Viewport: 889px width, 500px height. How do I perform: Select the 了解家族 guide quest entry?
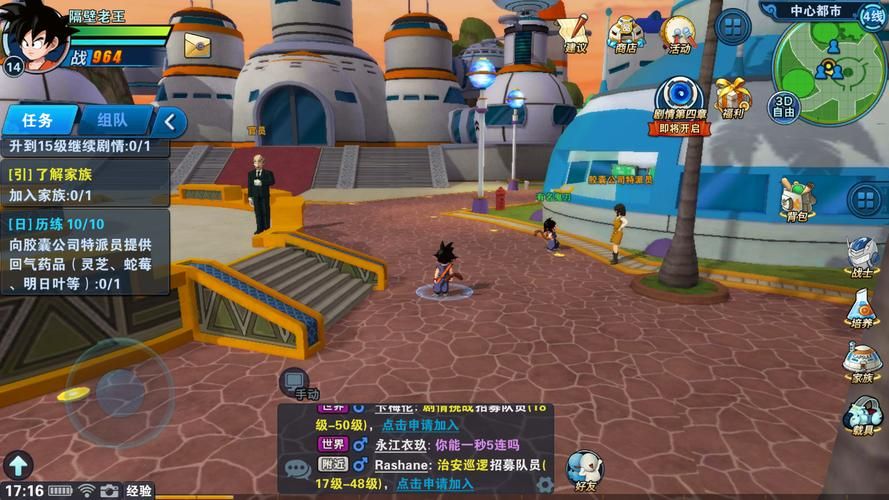(x=84, y=184)
